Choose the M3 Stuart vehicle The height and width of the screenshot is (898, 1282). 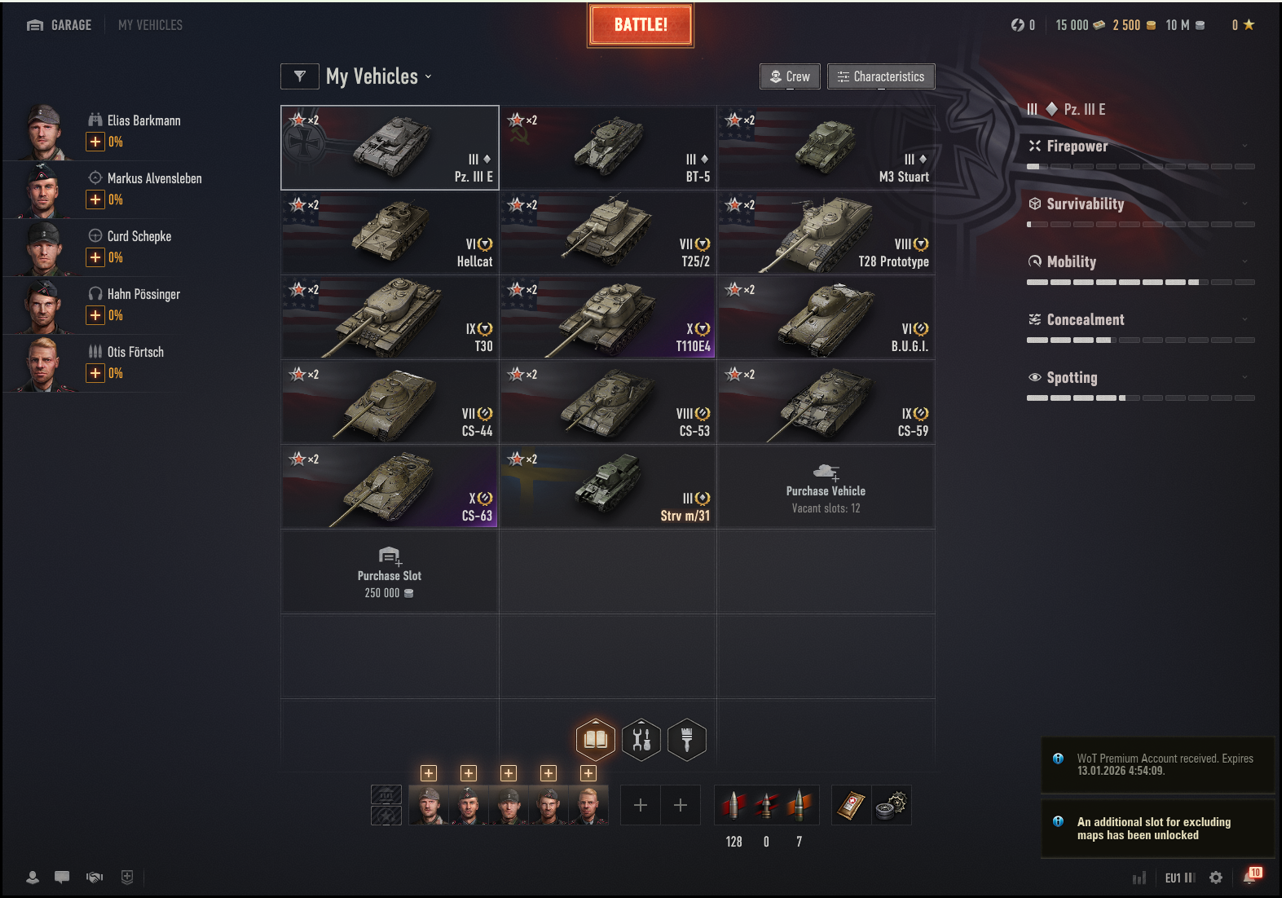click(x=826, y=148)
